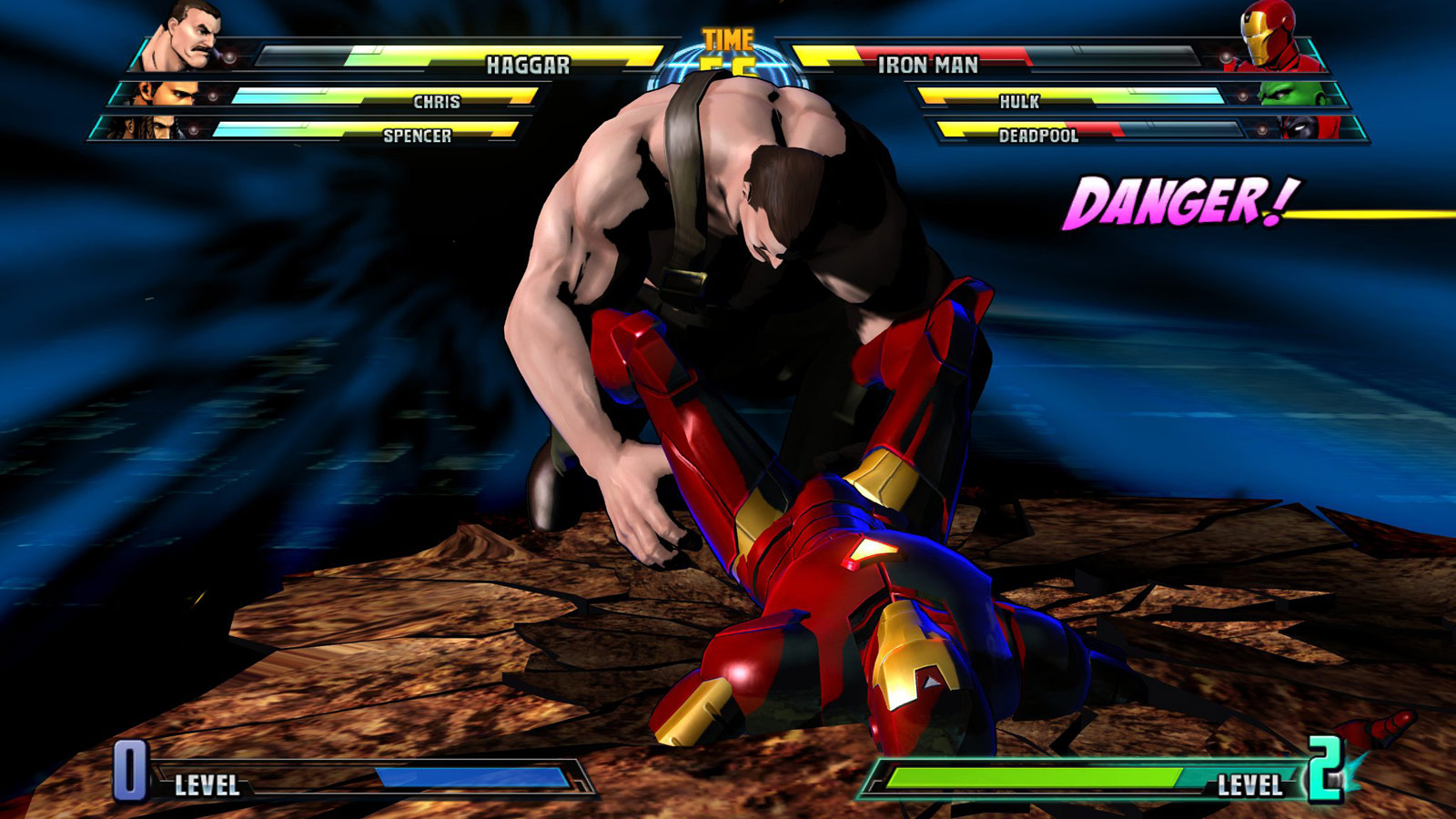Choose the Deadpool partner portrait
This screenshot has width=1456, height=819.
tap(1310, 127)
